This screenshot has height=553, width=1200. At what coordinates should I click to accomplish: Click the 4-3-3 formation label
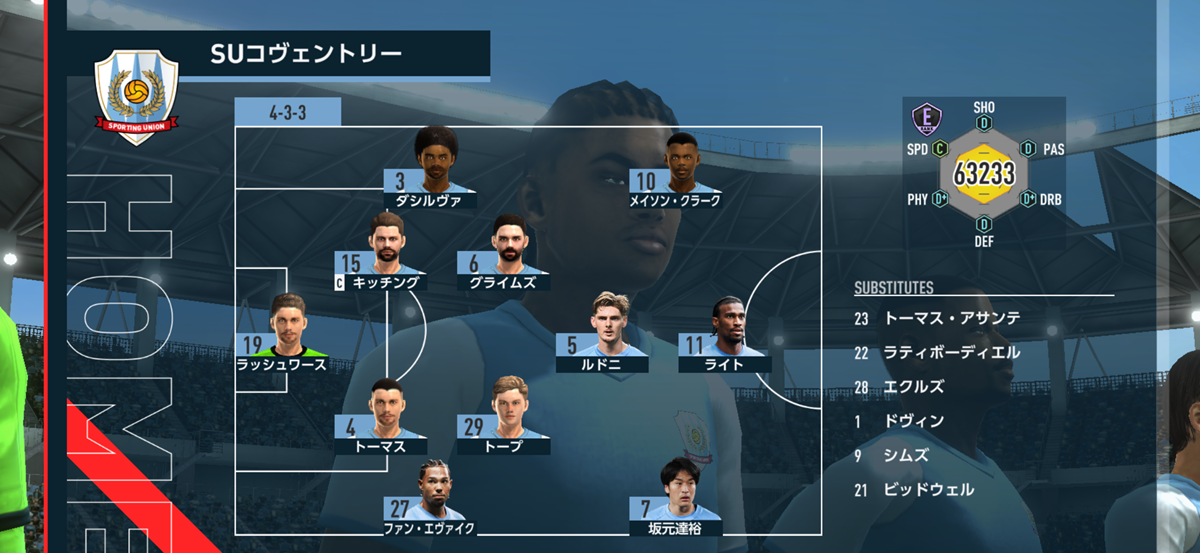click(288, 113)
